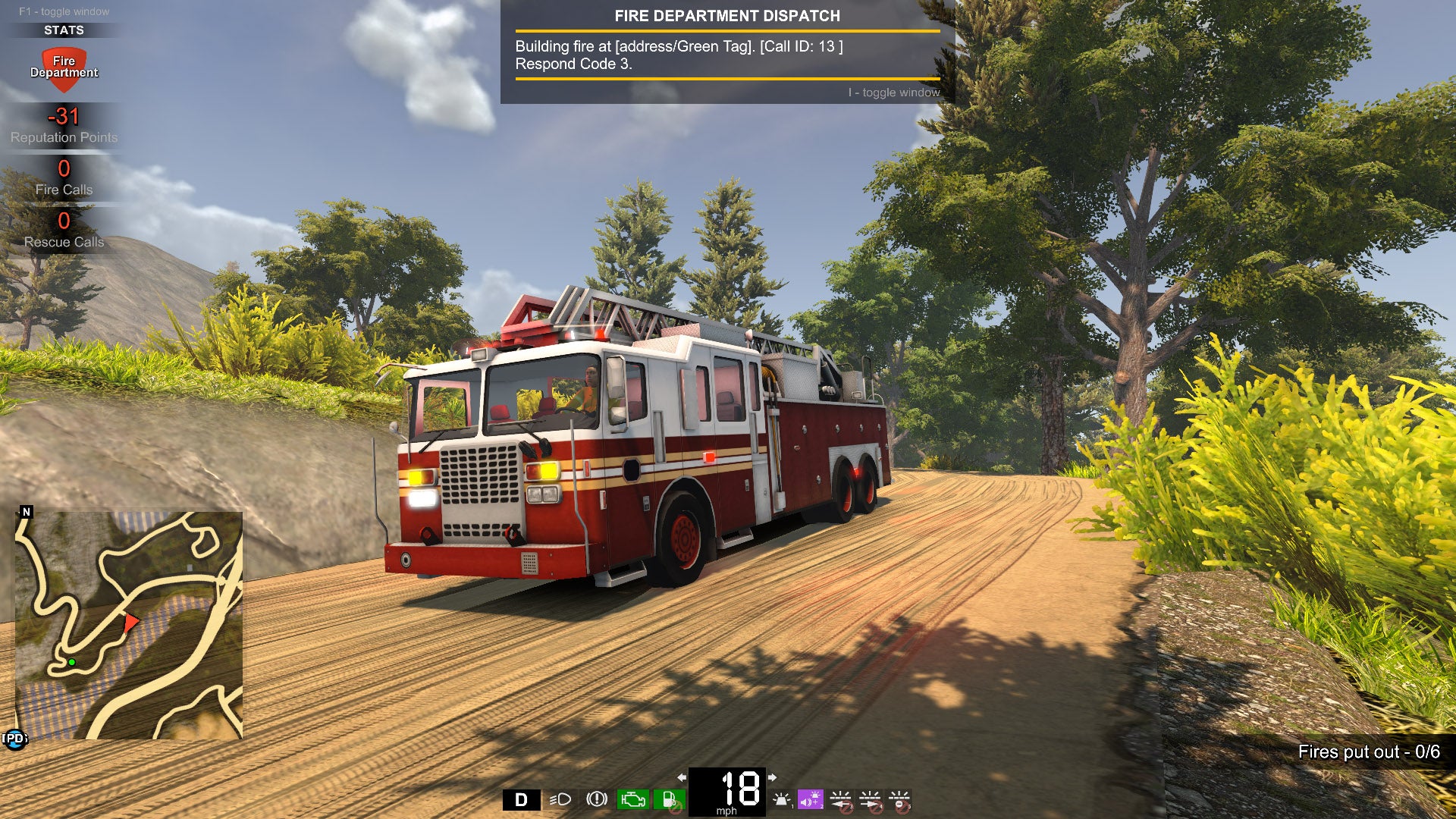The width and height of the screenshot is (1456, 819).
Task: Click the green fuel pump icon
Action: coord(669,799)
